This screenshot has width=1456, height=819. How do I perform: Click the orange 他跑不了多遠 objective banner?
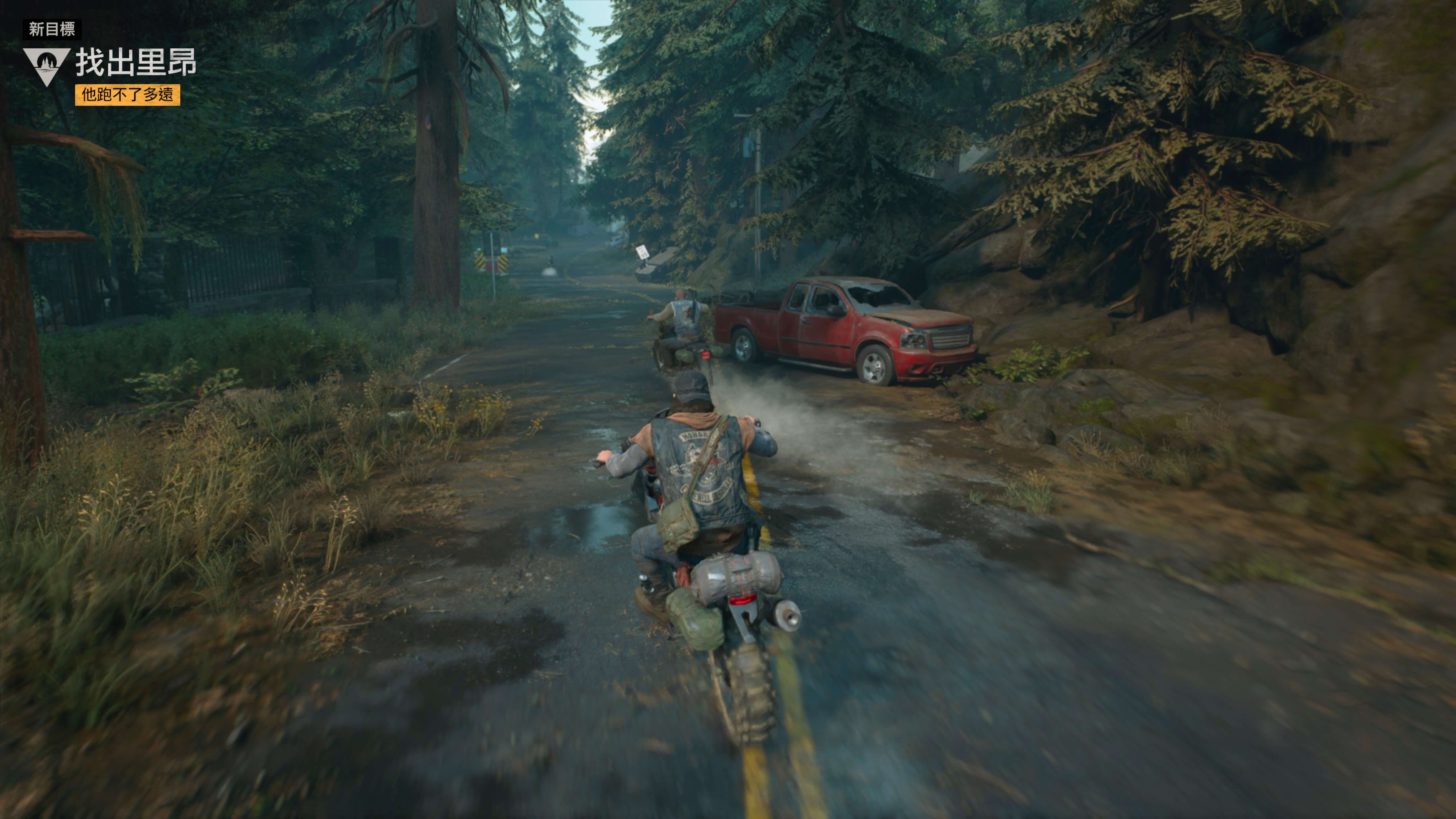tap(128, 94)
